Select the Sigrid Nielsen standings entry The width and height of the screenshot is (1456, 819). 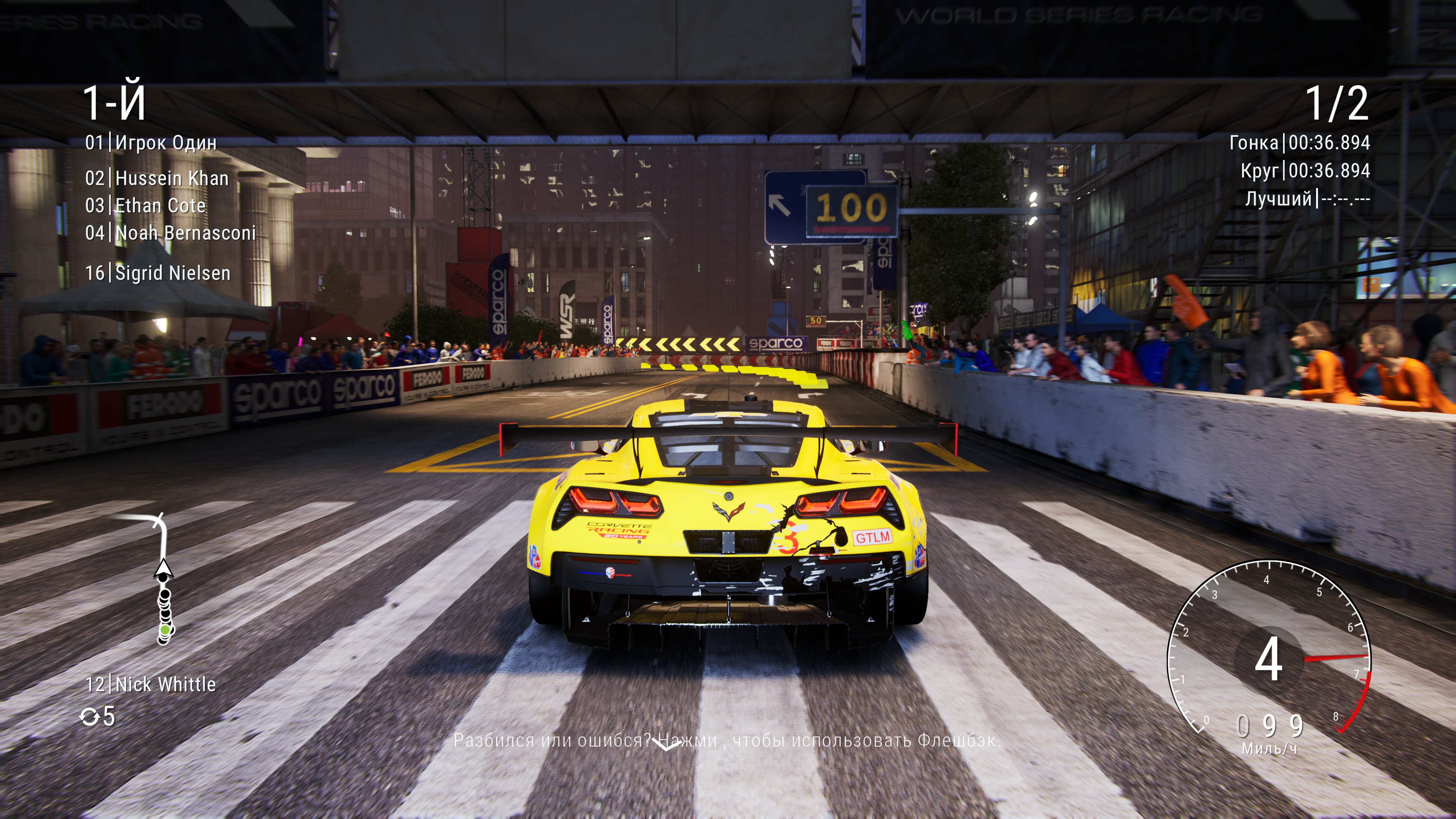(x=158, y=273)
